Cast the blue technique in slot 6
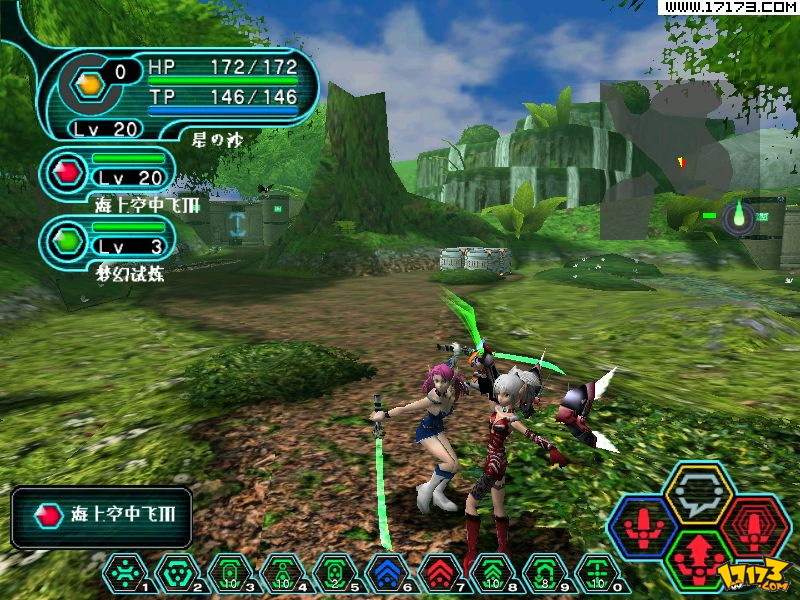Screen dimensions: 800x600 pos(386,574)
